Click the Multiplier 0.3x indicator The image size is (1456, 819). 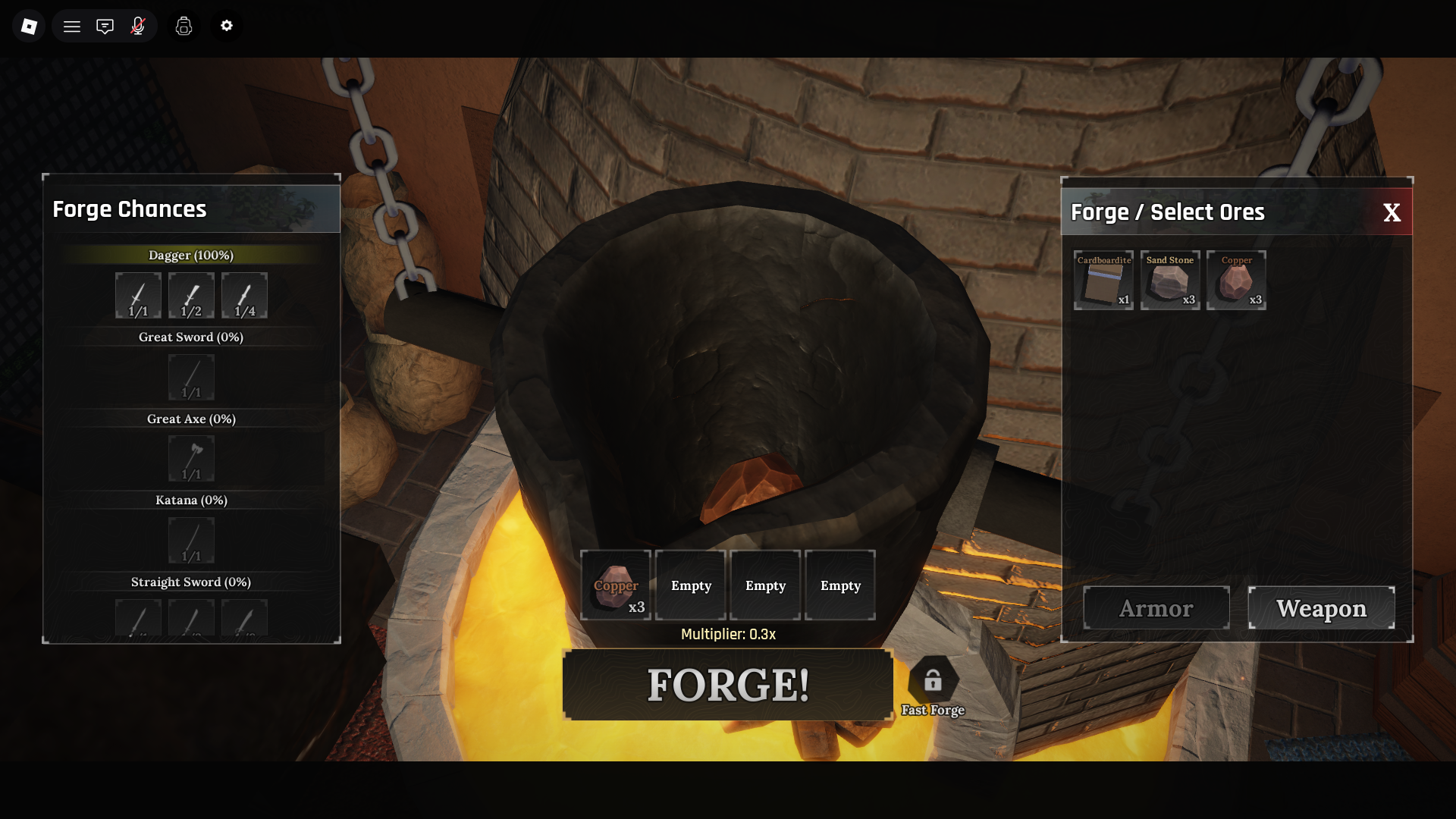727,635
